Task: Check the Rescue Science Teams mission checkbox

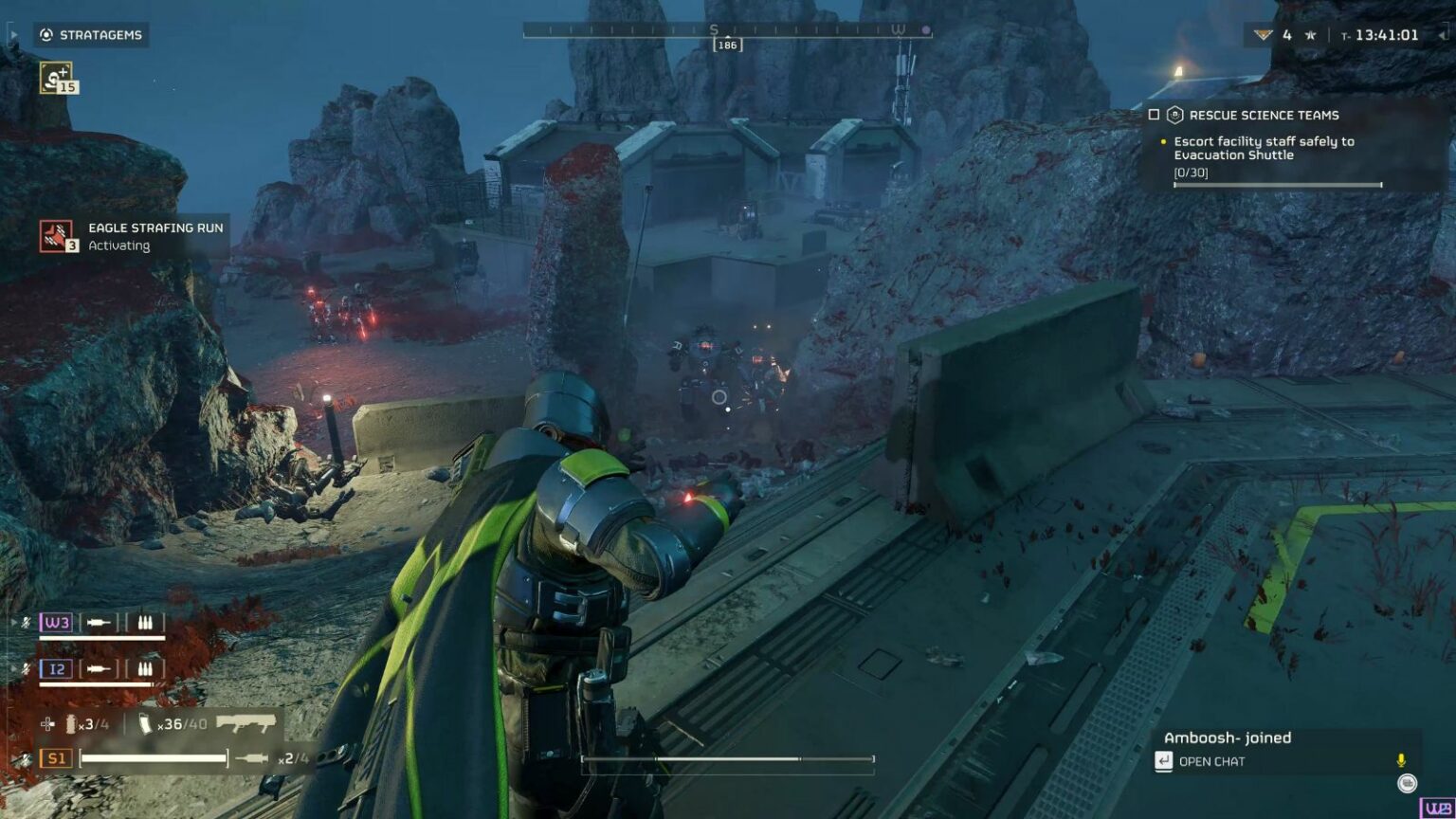Action: pos(1155,115)
